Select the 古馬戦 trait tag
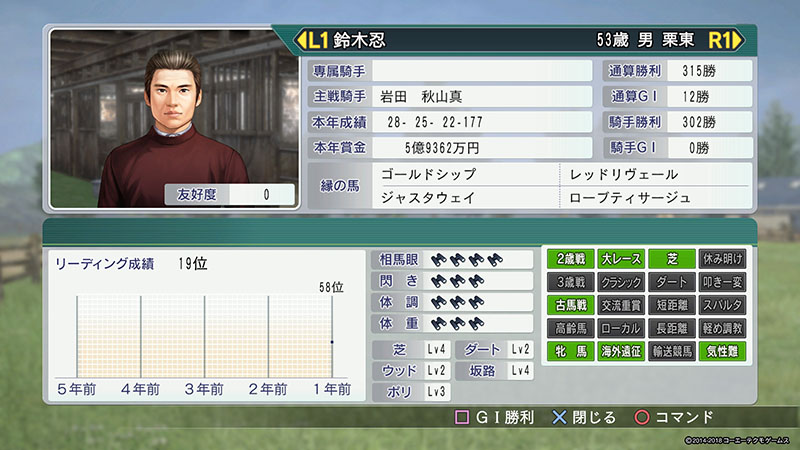800x450 pixels. pos(572,305)
